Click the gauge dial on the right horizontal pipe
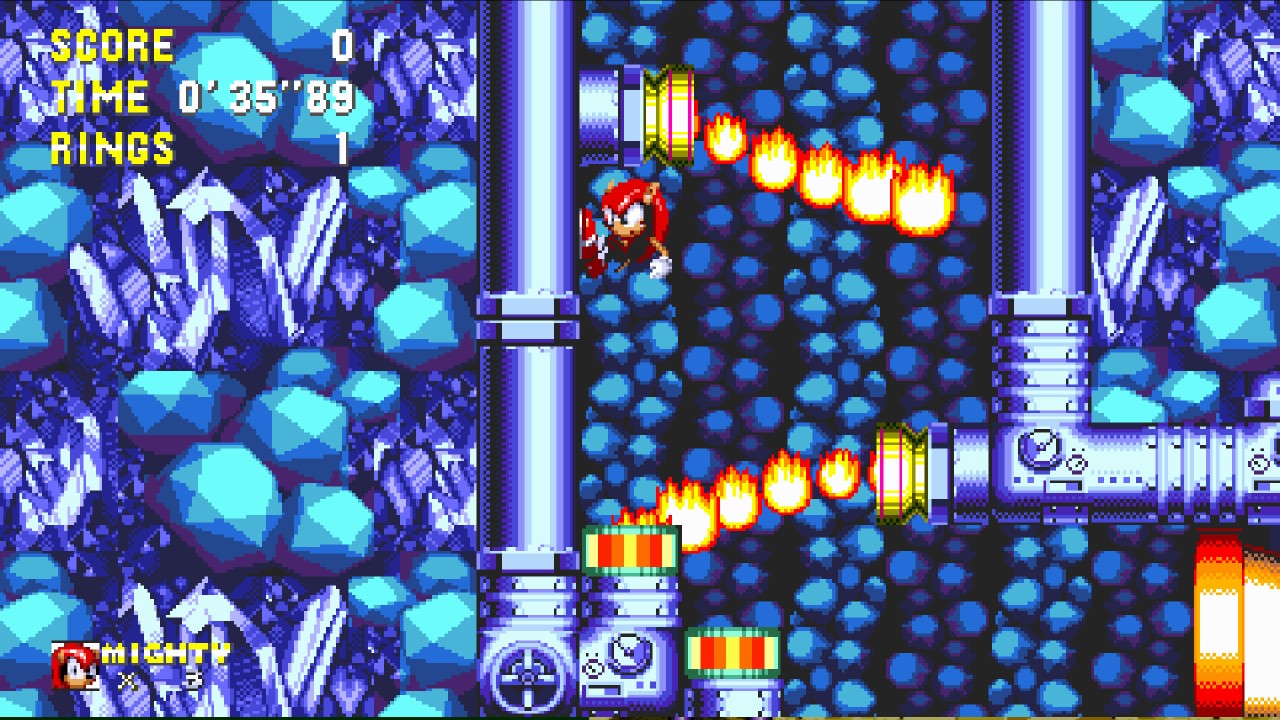 1040,450
